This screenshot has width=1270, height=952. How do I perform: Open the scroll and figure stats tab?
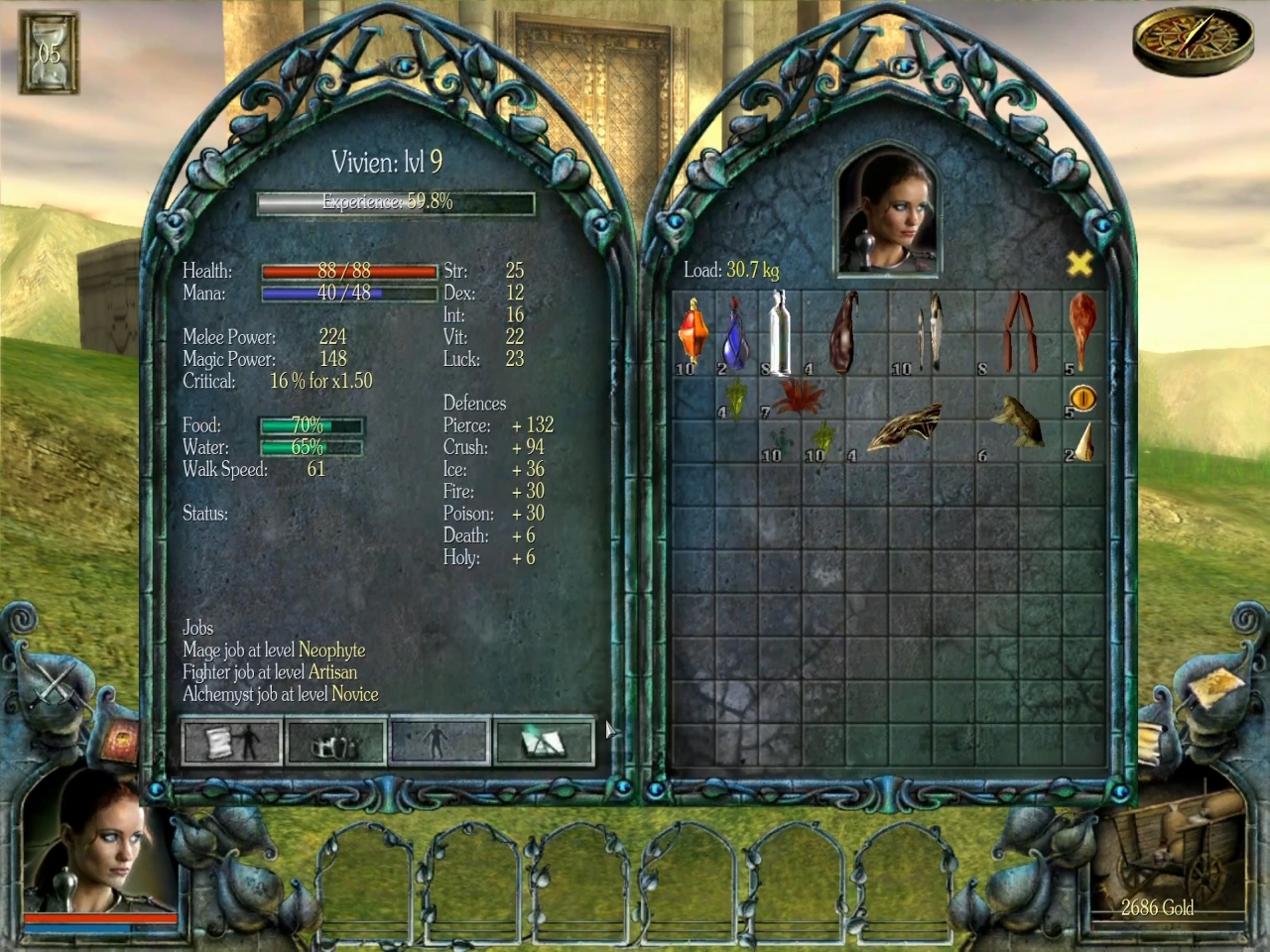(232, 741)
